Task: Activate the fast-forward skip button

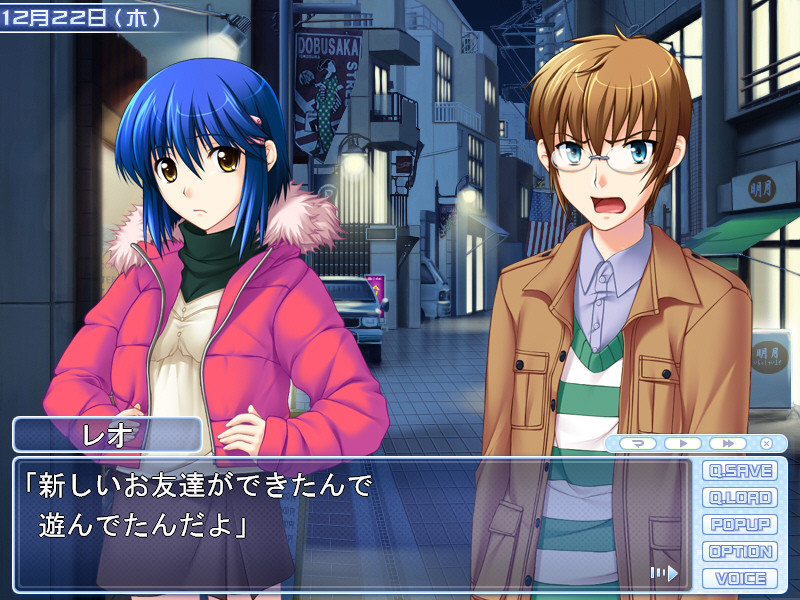Action: [729, 443]
